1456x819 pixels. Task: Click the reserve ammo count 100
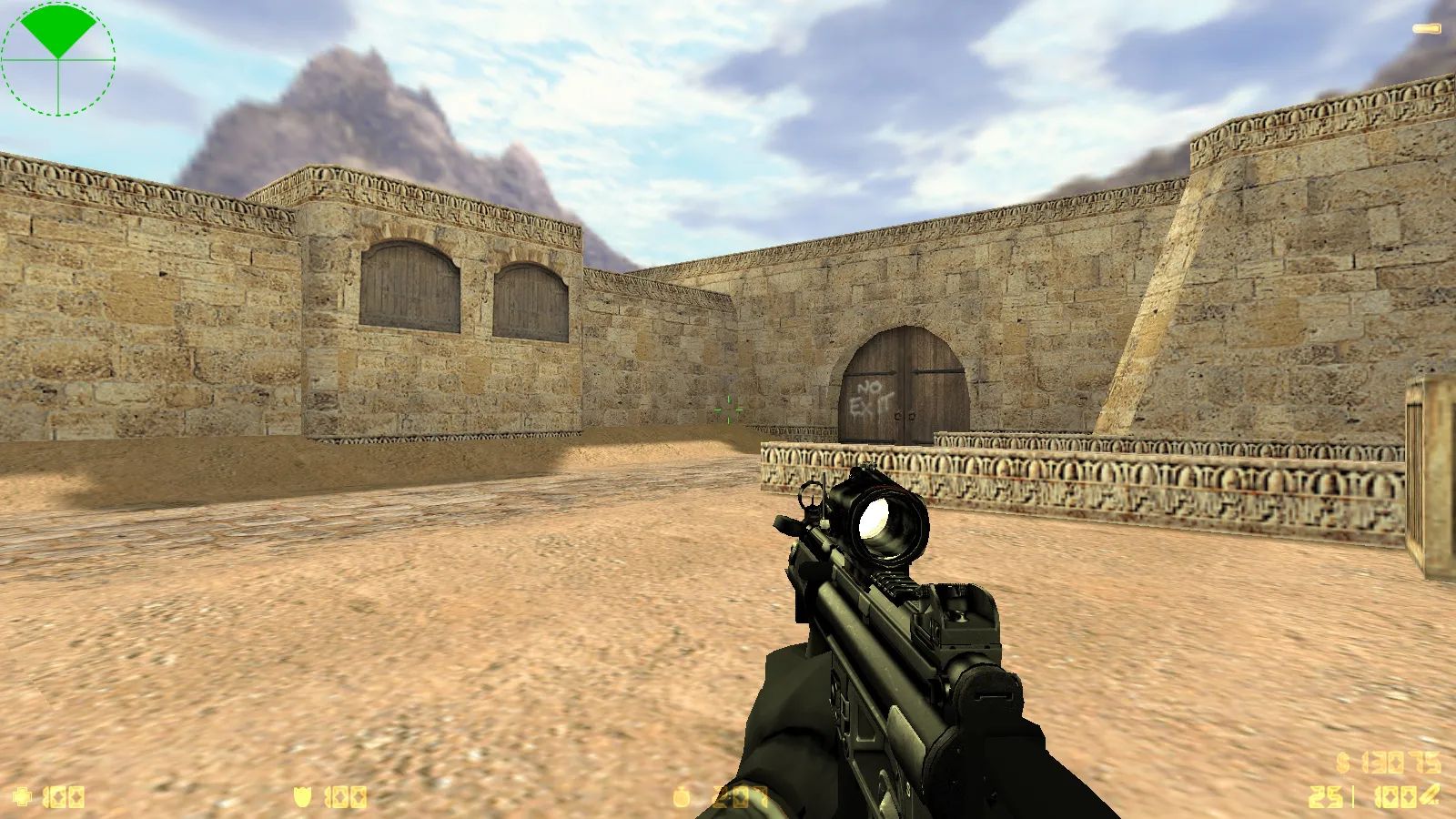click(x=1395, y=796)
